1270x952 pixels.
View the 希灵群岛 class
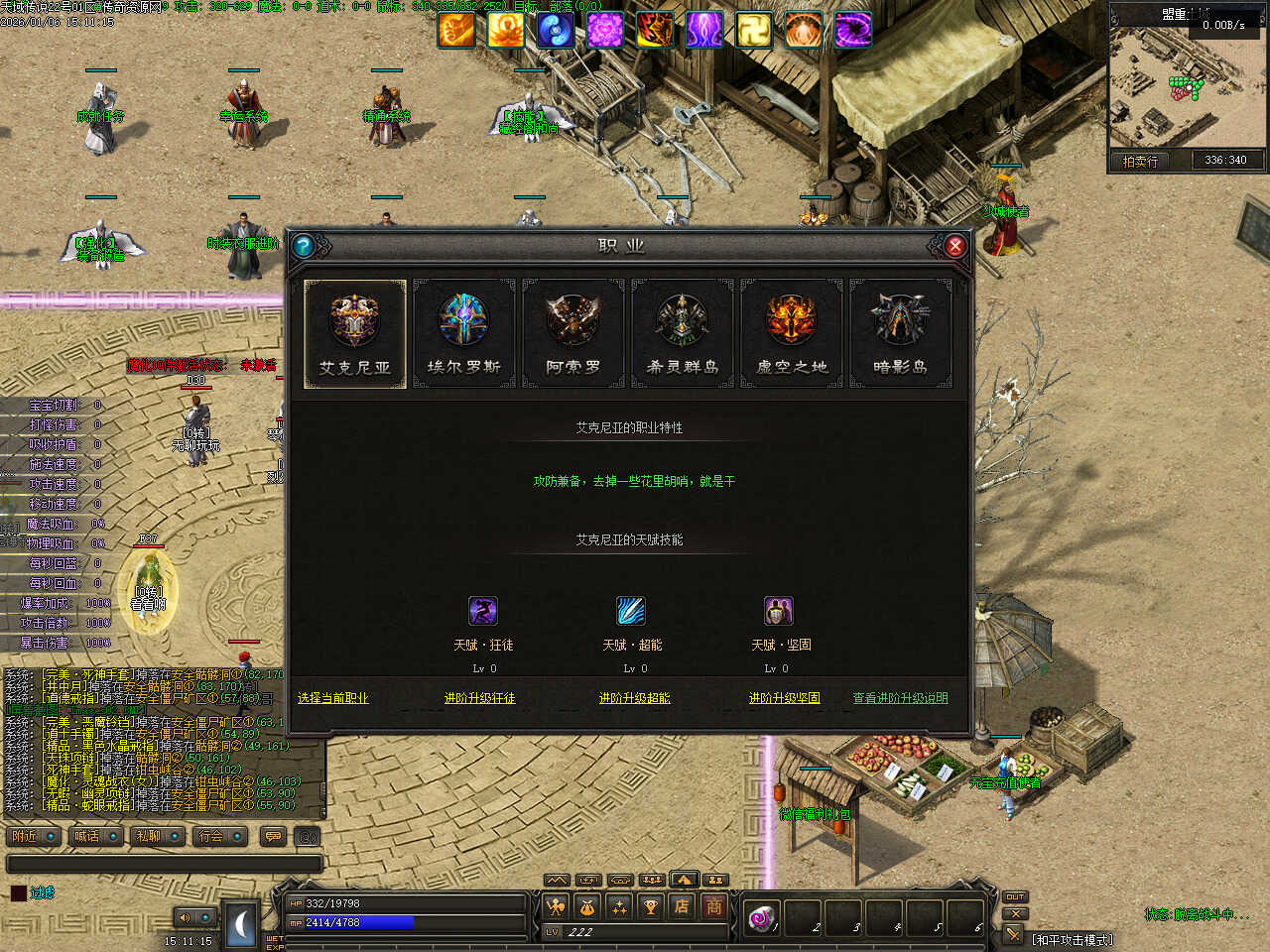683,334
